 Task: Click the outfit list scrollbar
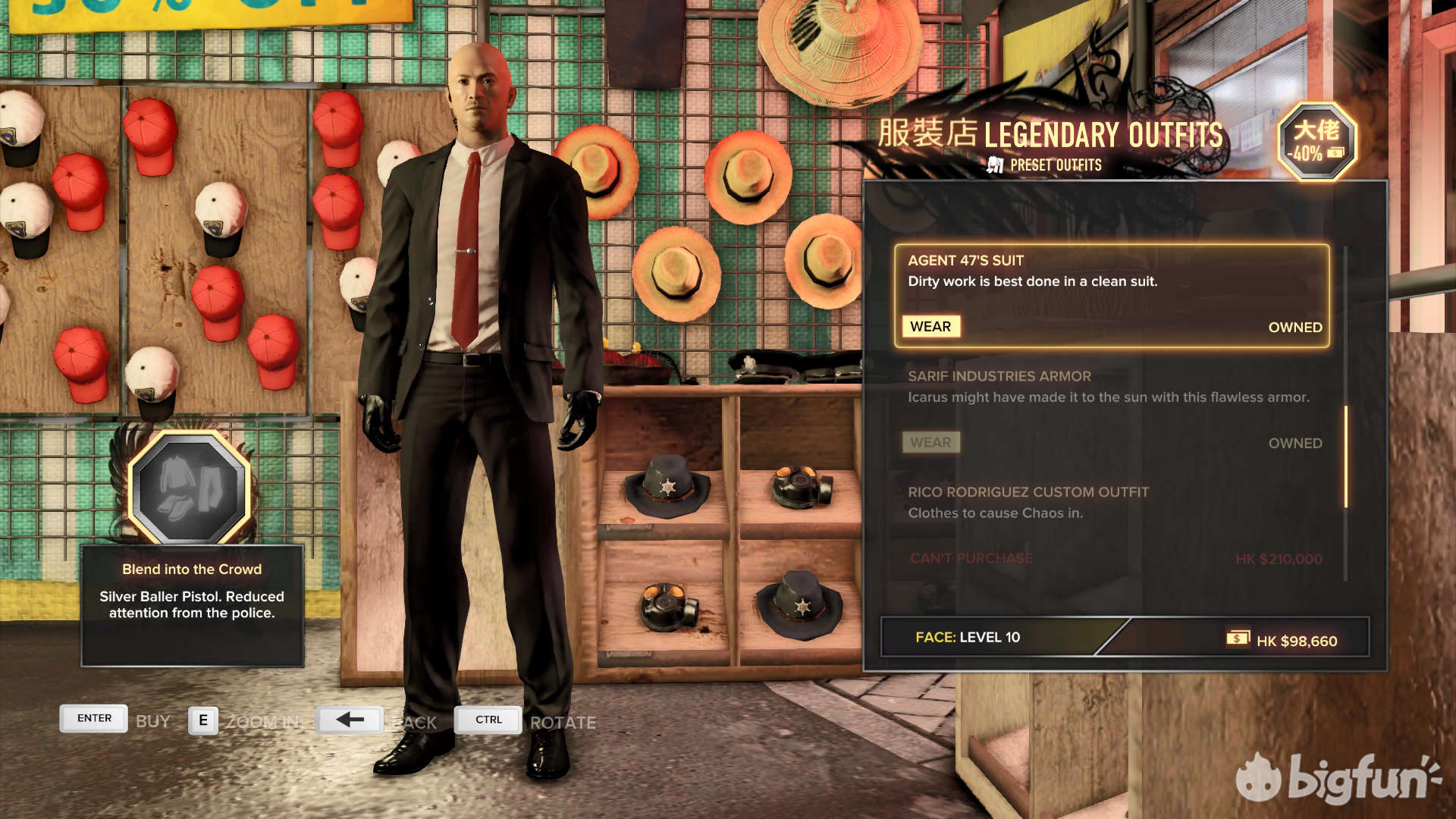(x=1346, y=456)
